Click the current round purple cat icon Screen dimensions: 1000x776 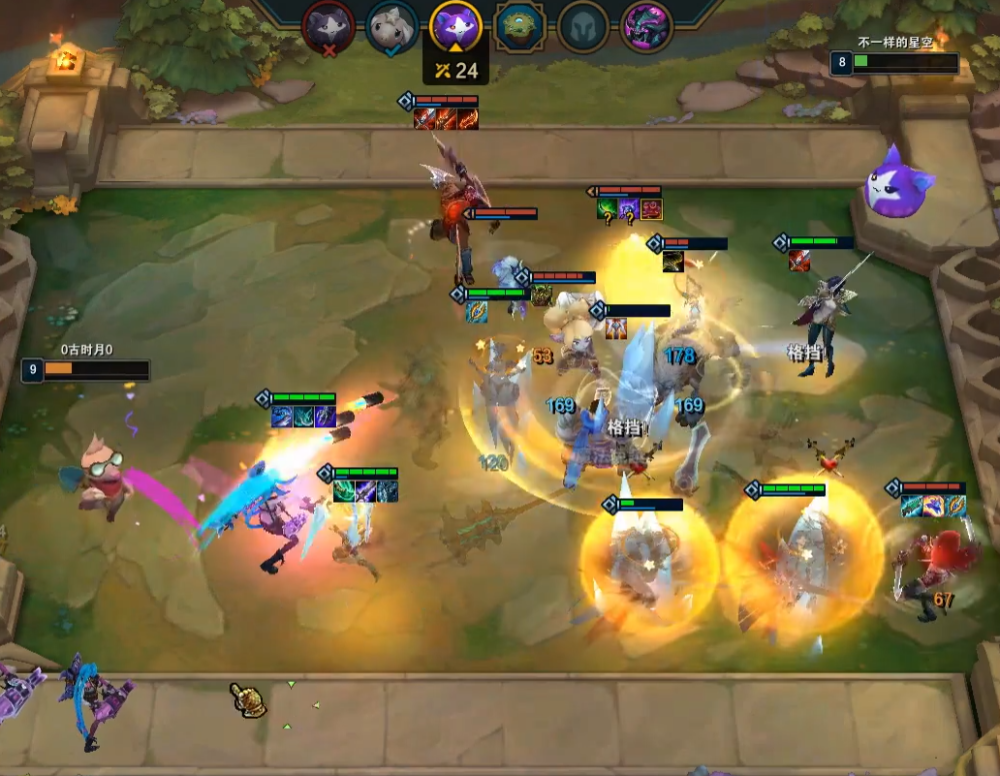click(x=456, y=25)
